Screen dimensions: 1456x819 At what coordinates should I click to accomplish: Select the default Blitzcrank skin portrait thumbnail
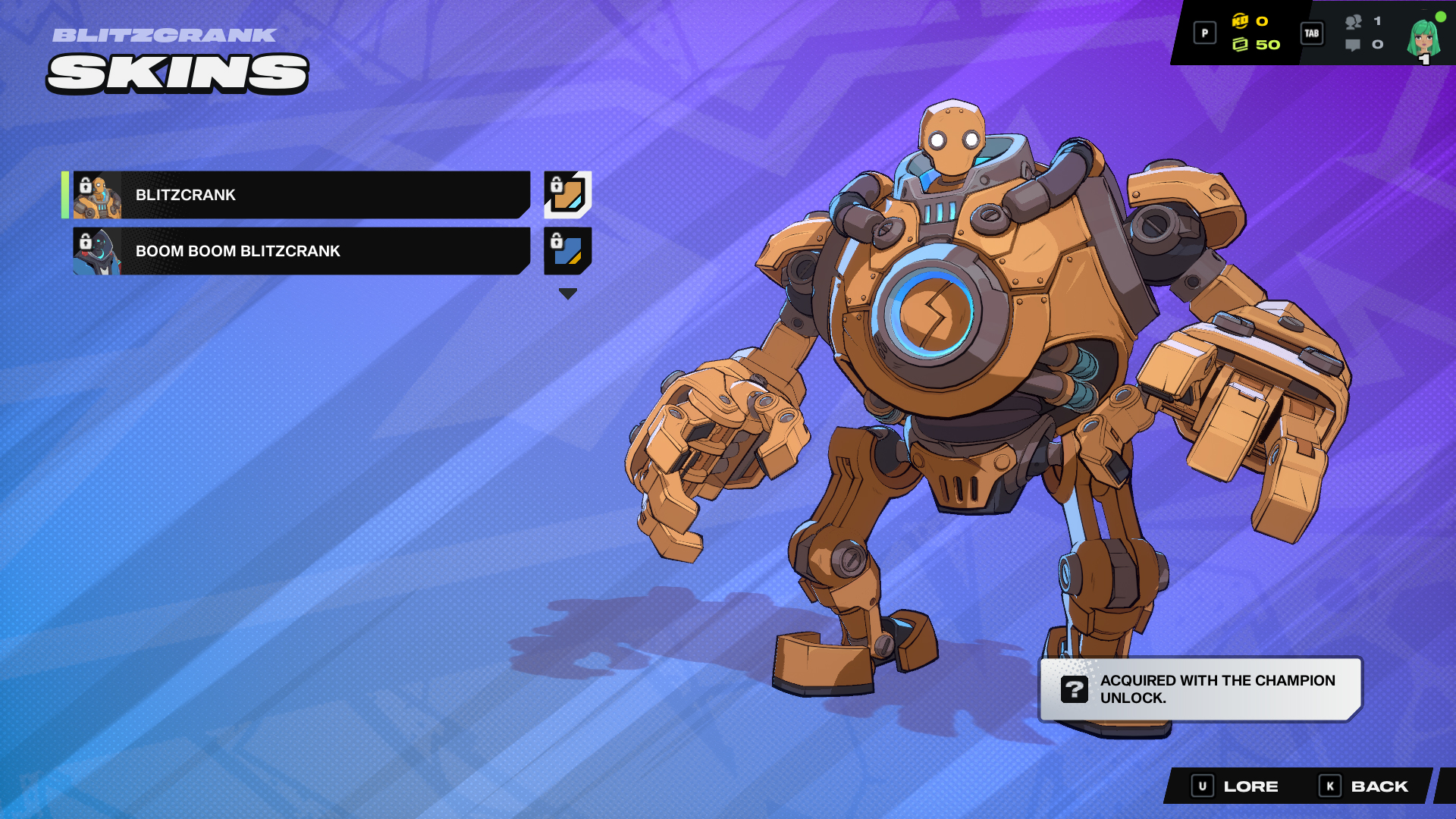97,195
